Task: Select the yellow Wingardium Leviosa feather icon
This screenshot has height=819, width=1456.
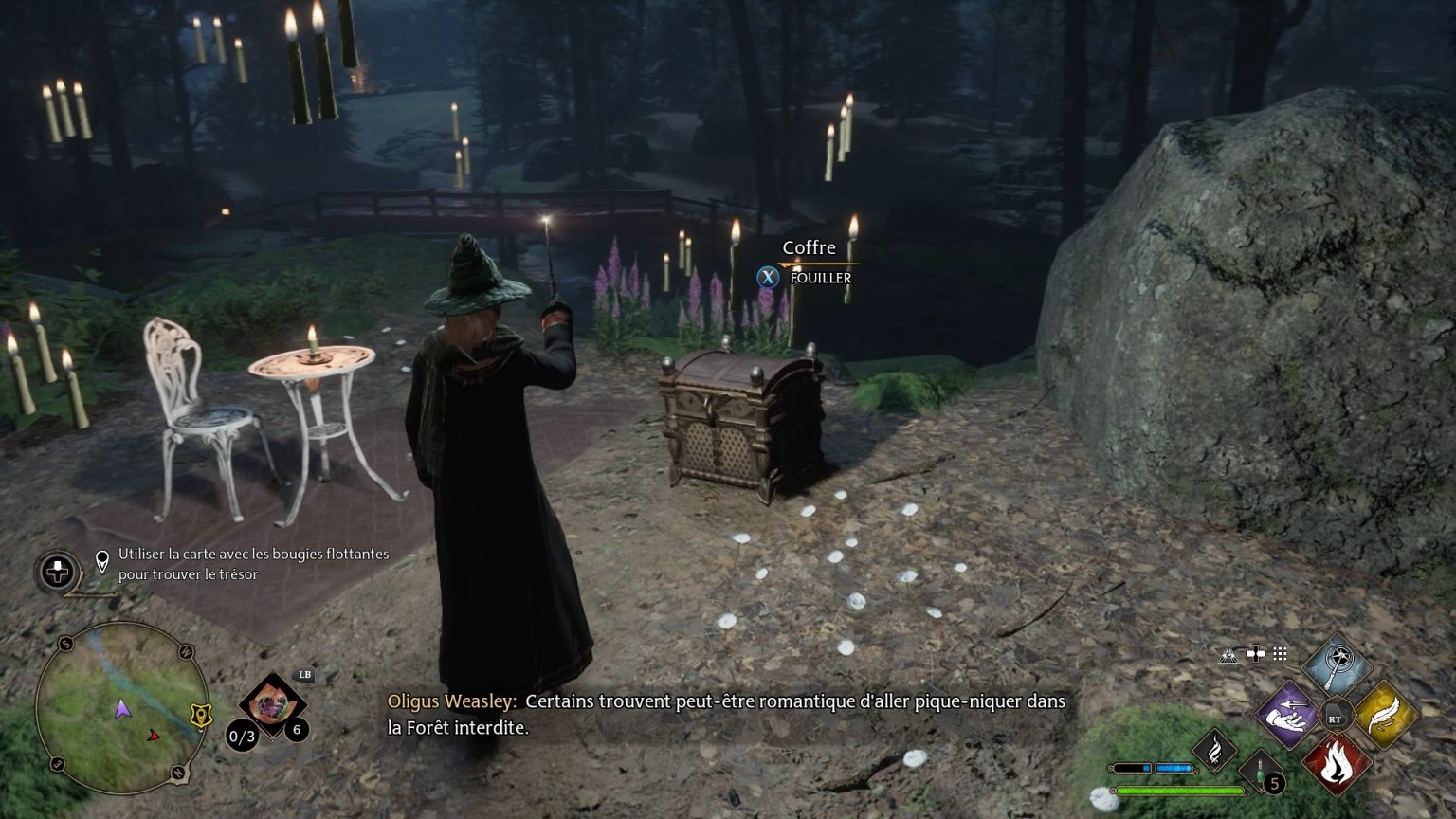Action: click(x=1387, y=716)
